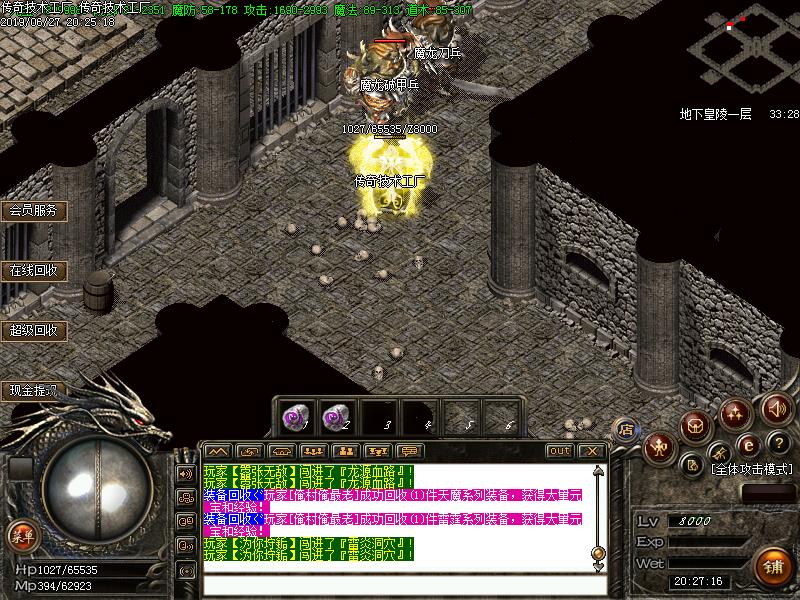Image resolution: width=800 pixels, height=600 pixels.
Task: Open the bag inventory chest icon
Action: coord(697,426)
